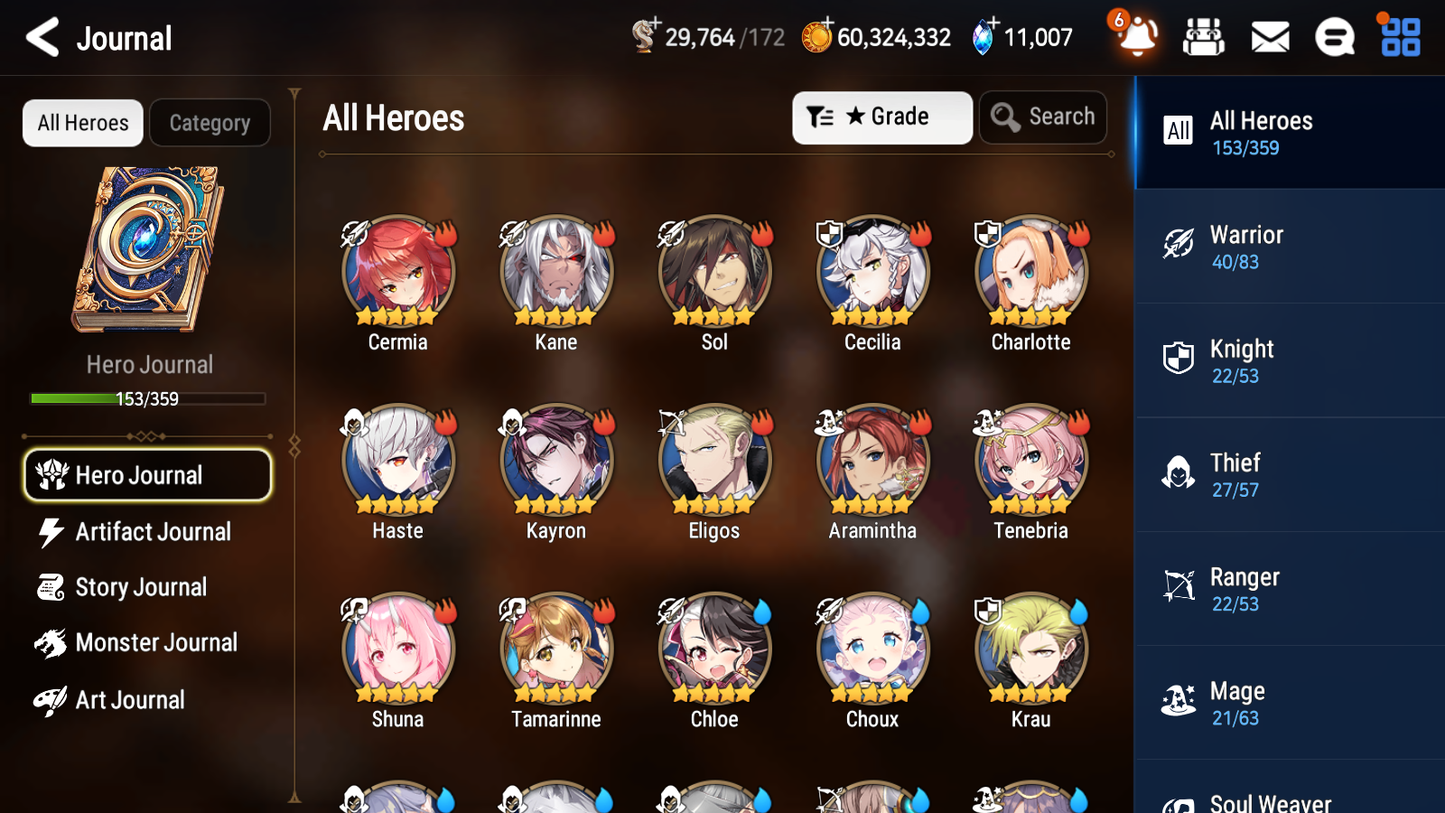Open the inventory icon in top bar

click(1203, 35)
